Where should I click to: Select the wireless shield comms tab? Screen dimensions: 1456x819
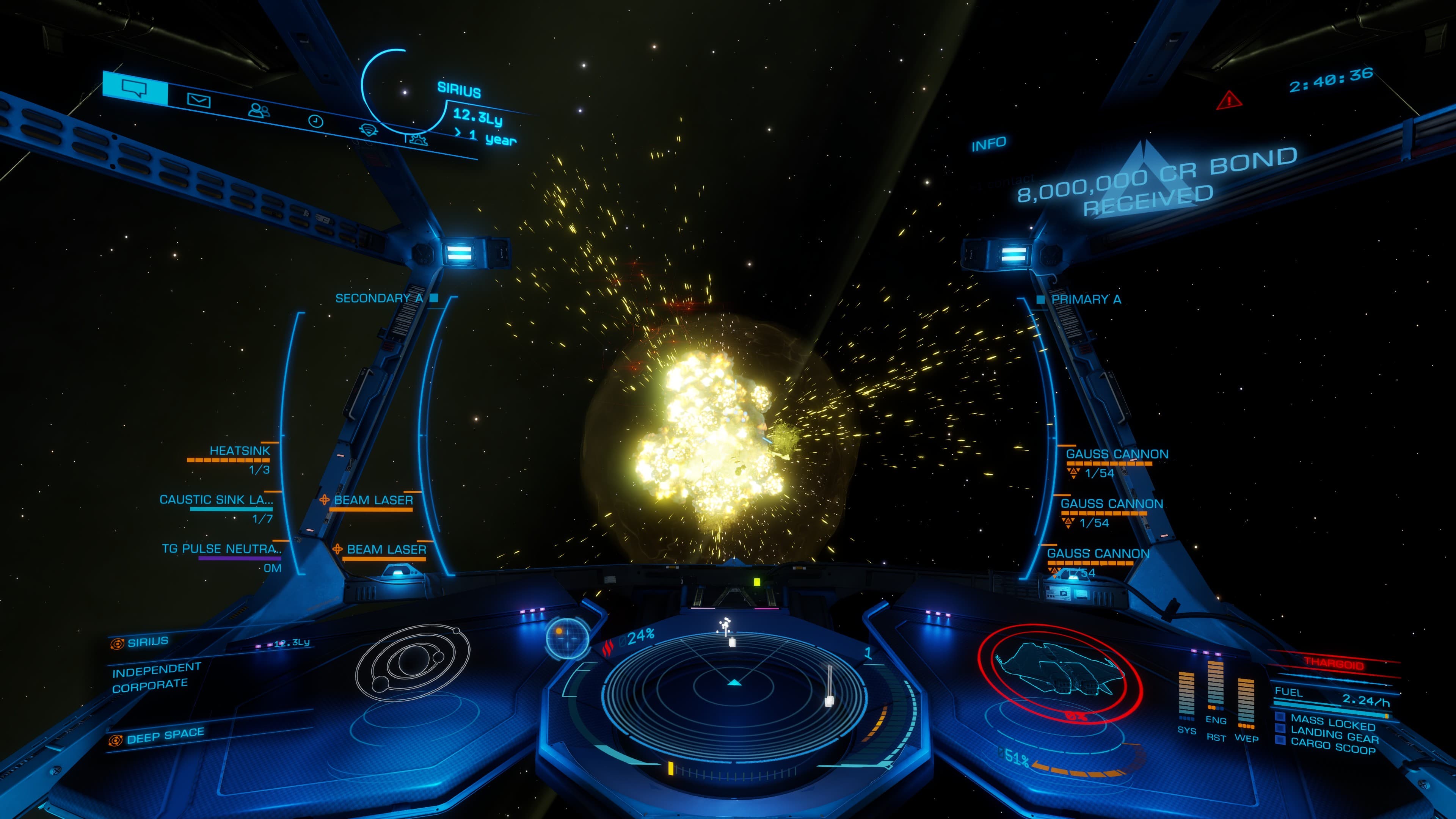[x=369, y=129]
